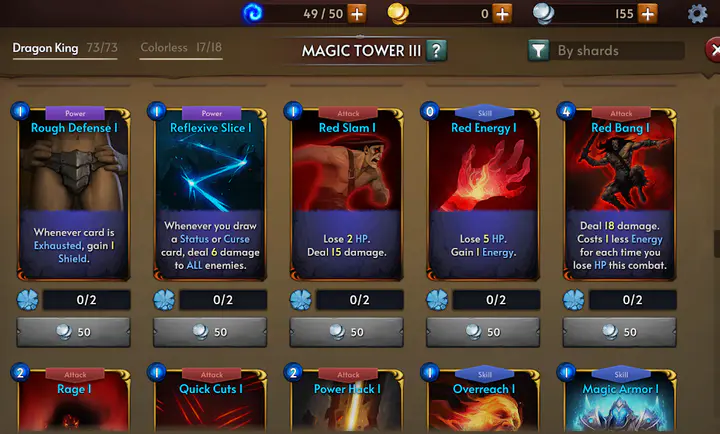Buy more gold coins with the plus button
The height and width of the screenshot is (434, 720).
(x=502, y=14)
